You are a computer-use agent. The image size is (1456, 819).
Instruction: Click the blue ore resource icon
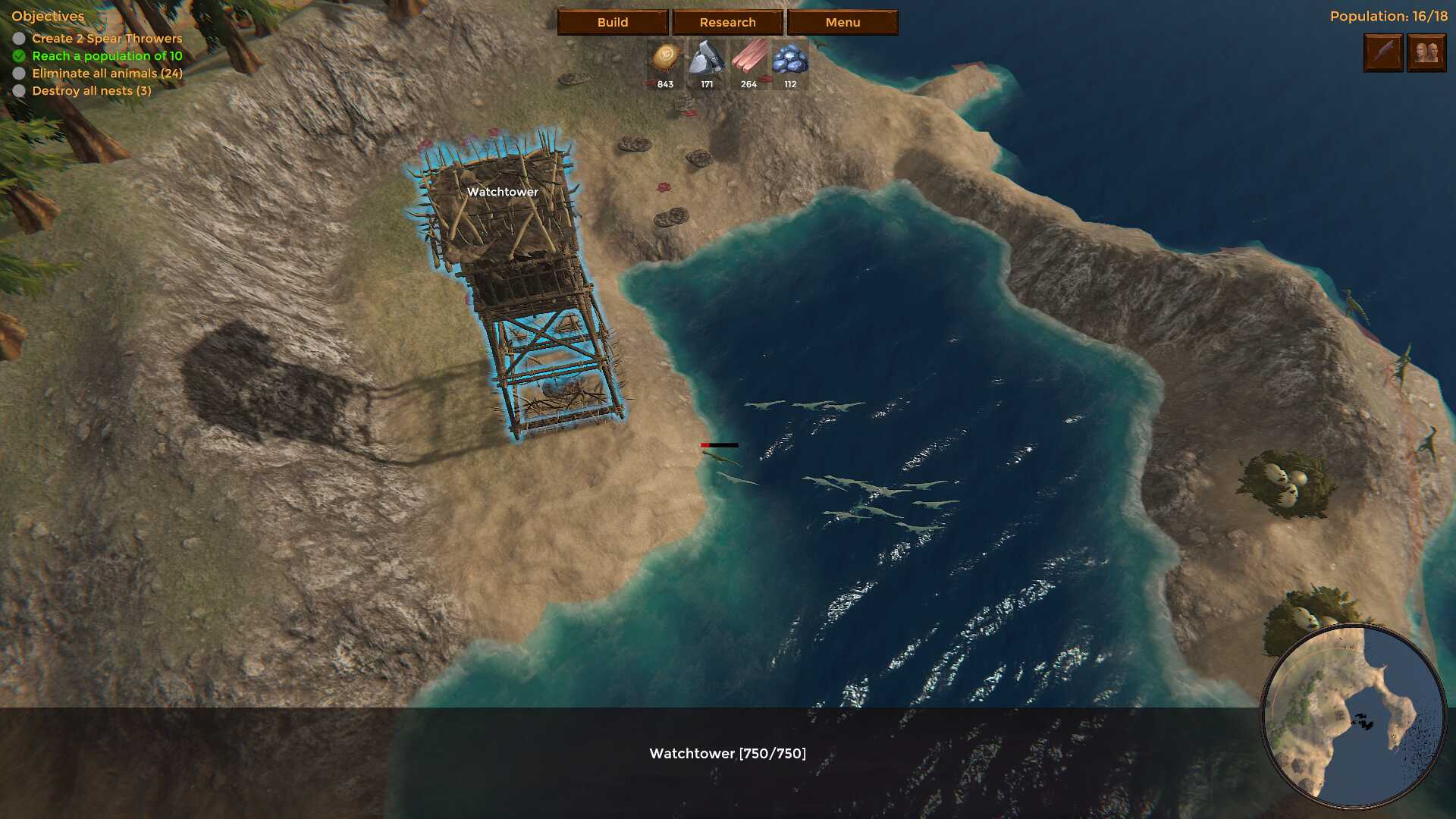790,58
